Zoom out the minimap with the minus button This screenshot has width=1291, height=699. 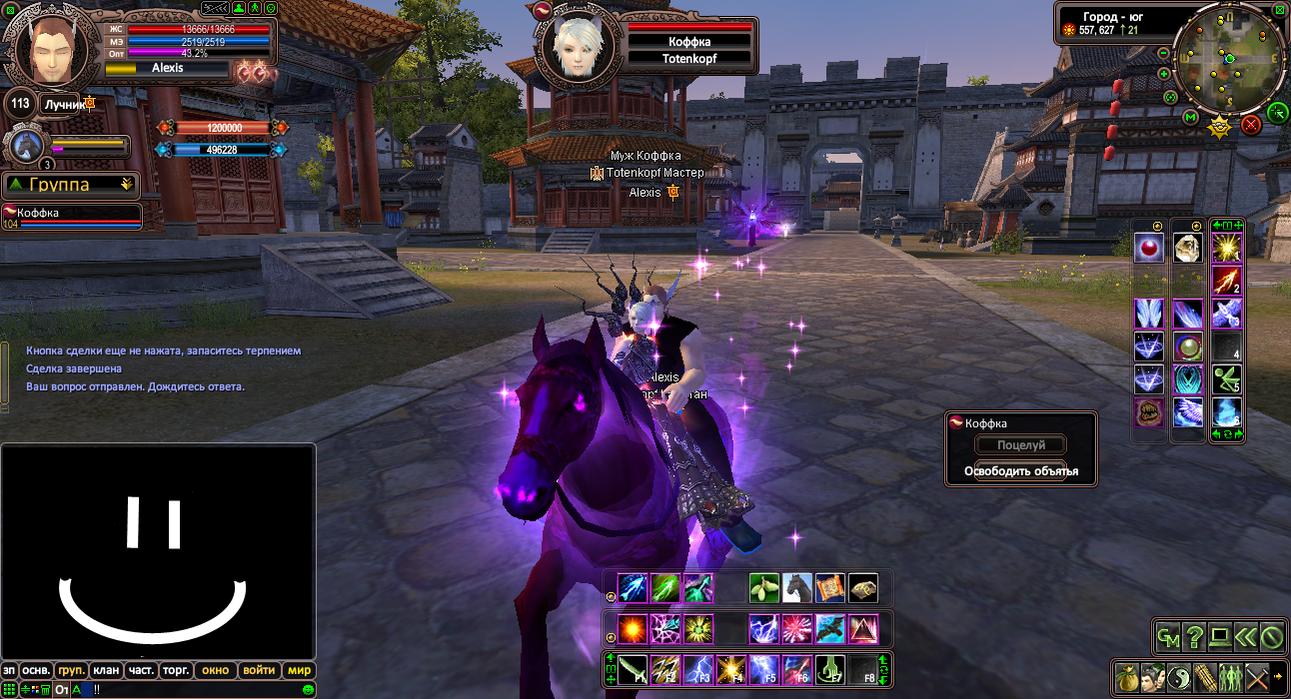pyautogui.click(x=1164, y=52)
